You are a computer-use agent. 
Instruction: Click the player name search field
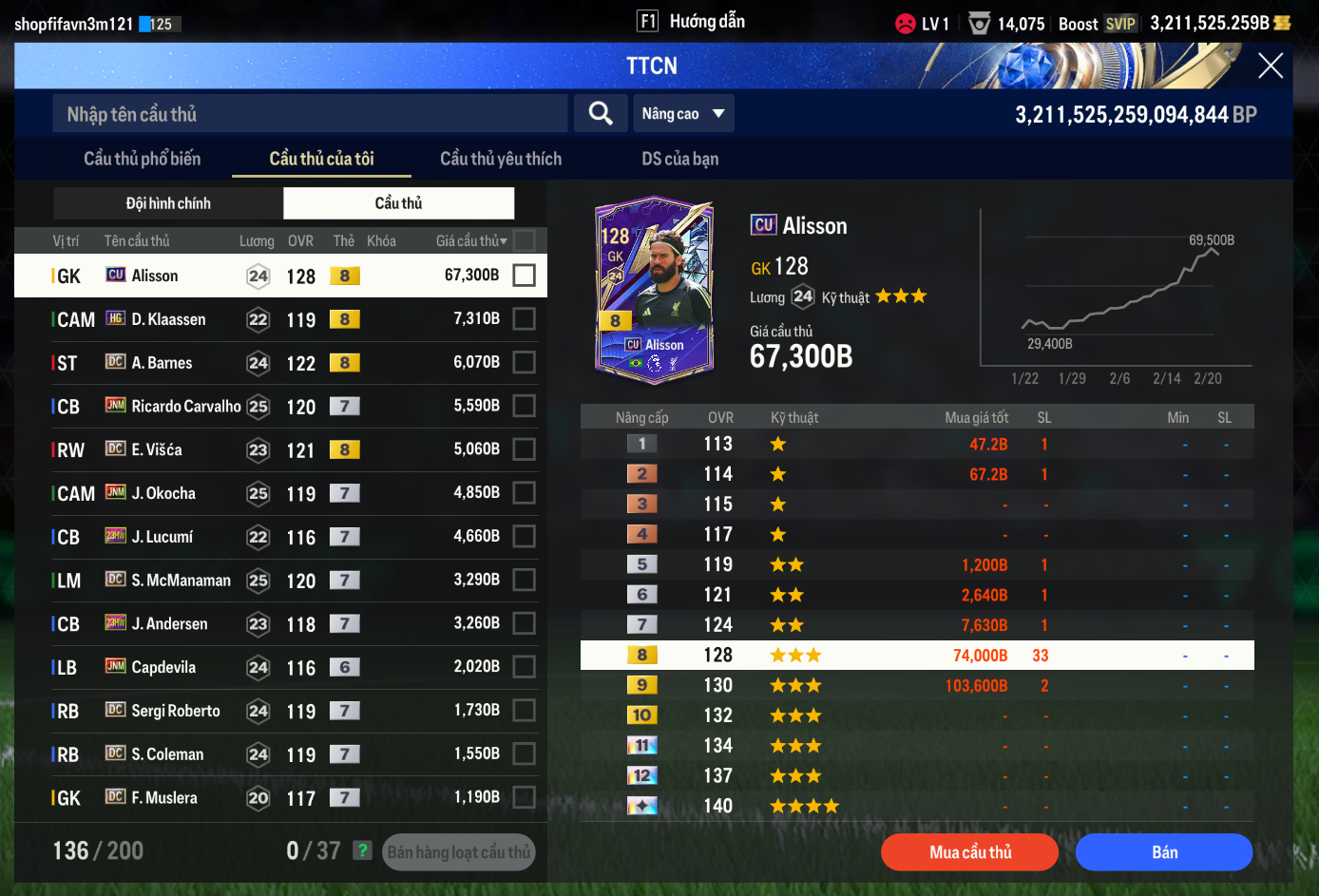click(310, 114)
